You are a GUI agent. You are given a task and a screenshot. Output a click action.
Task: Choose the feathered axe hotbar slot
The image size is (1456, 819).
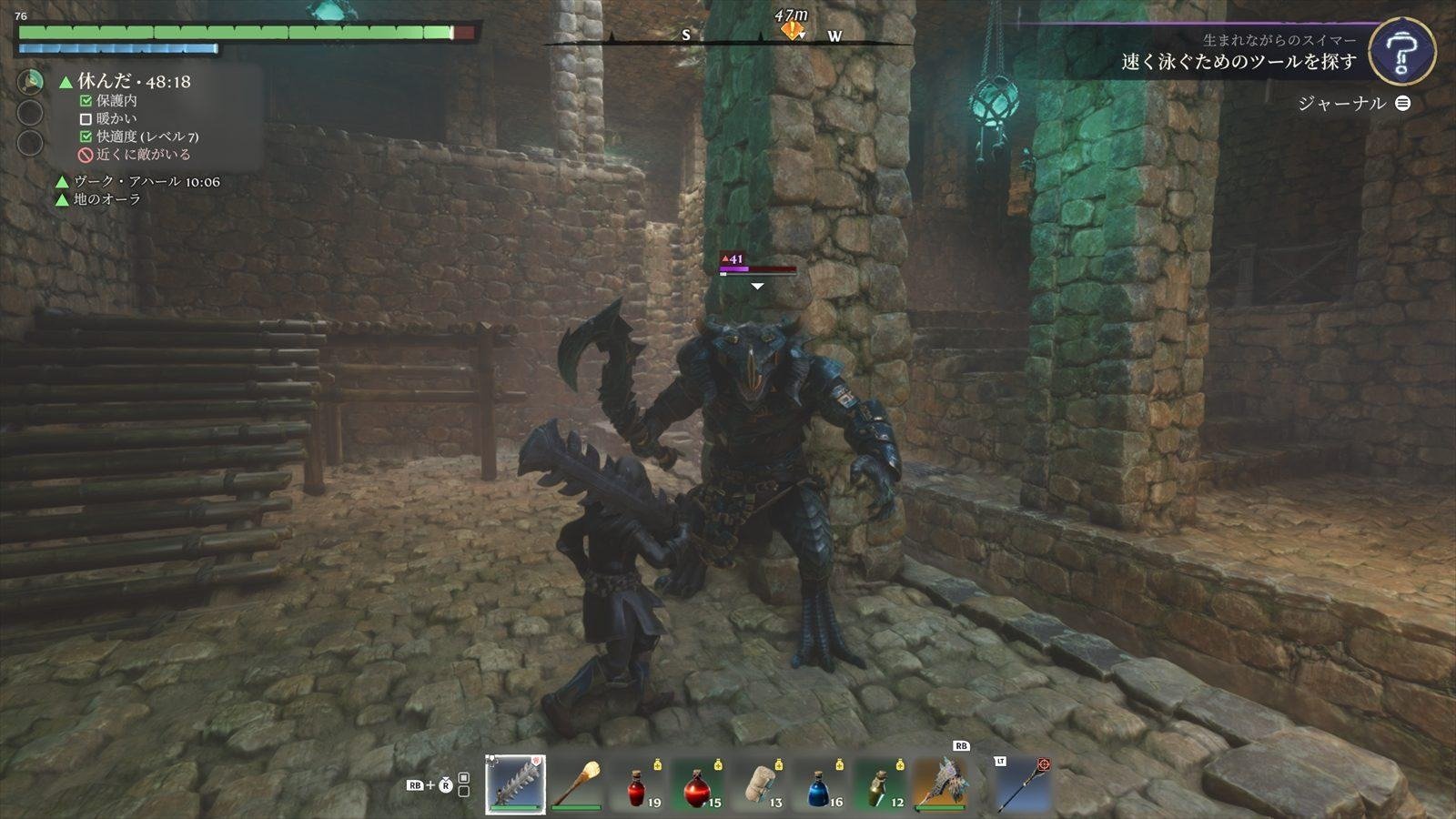(x=941, y=784)
